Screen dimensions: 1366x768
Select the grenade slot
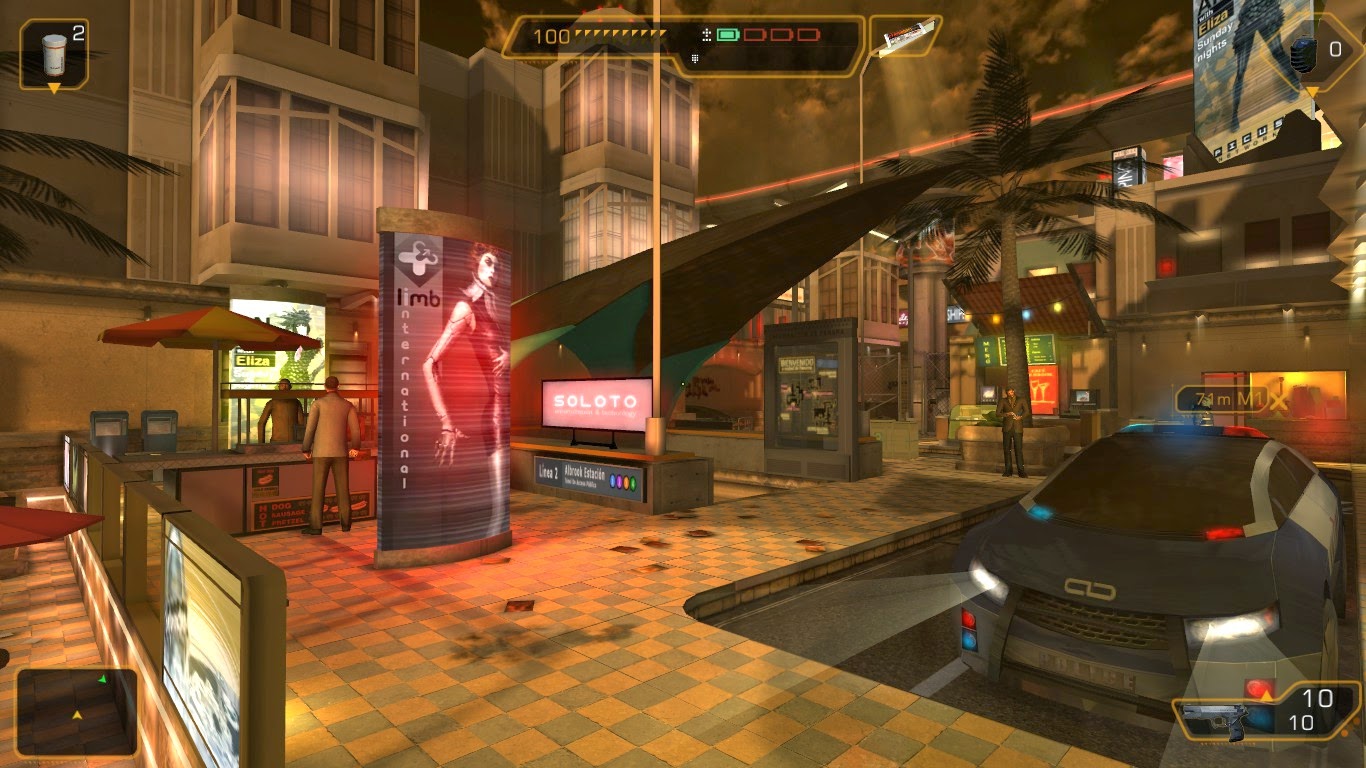click(1307, 52)
